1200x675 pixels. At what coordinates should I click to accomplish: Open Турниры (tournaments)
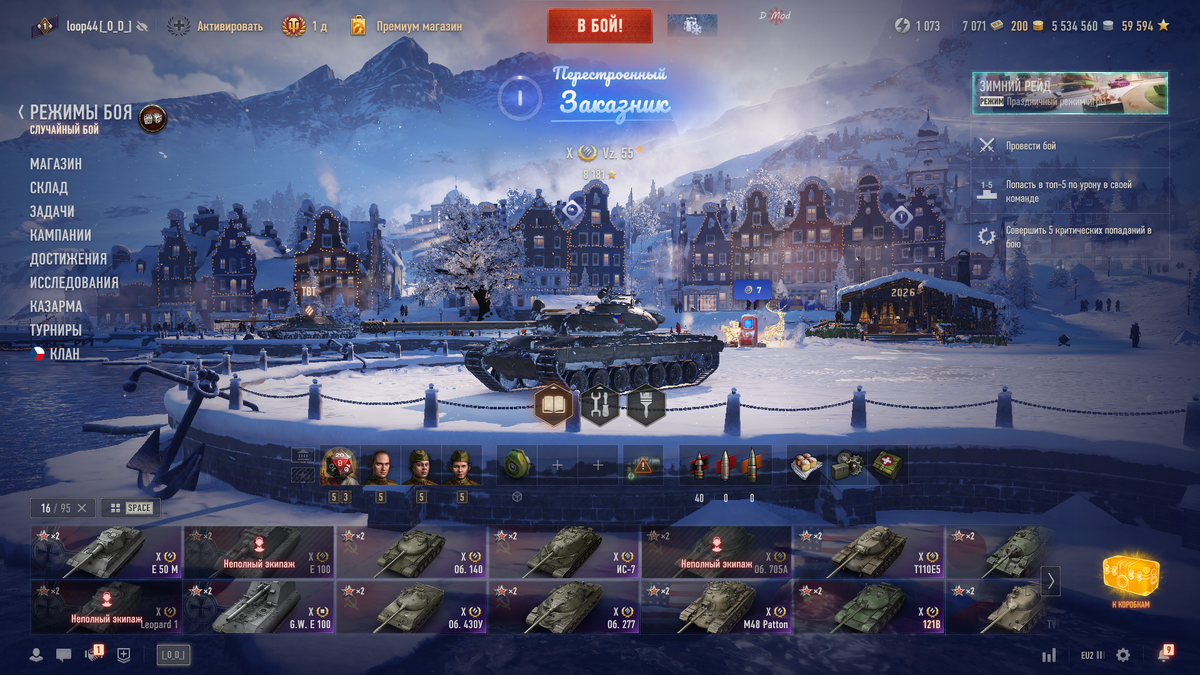tap(56, 330)
